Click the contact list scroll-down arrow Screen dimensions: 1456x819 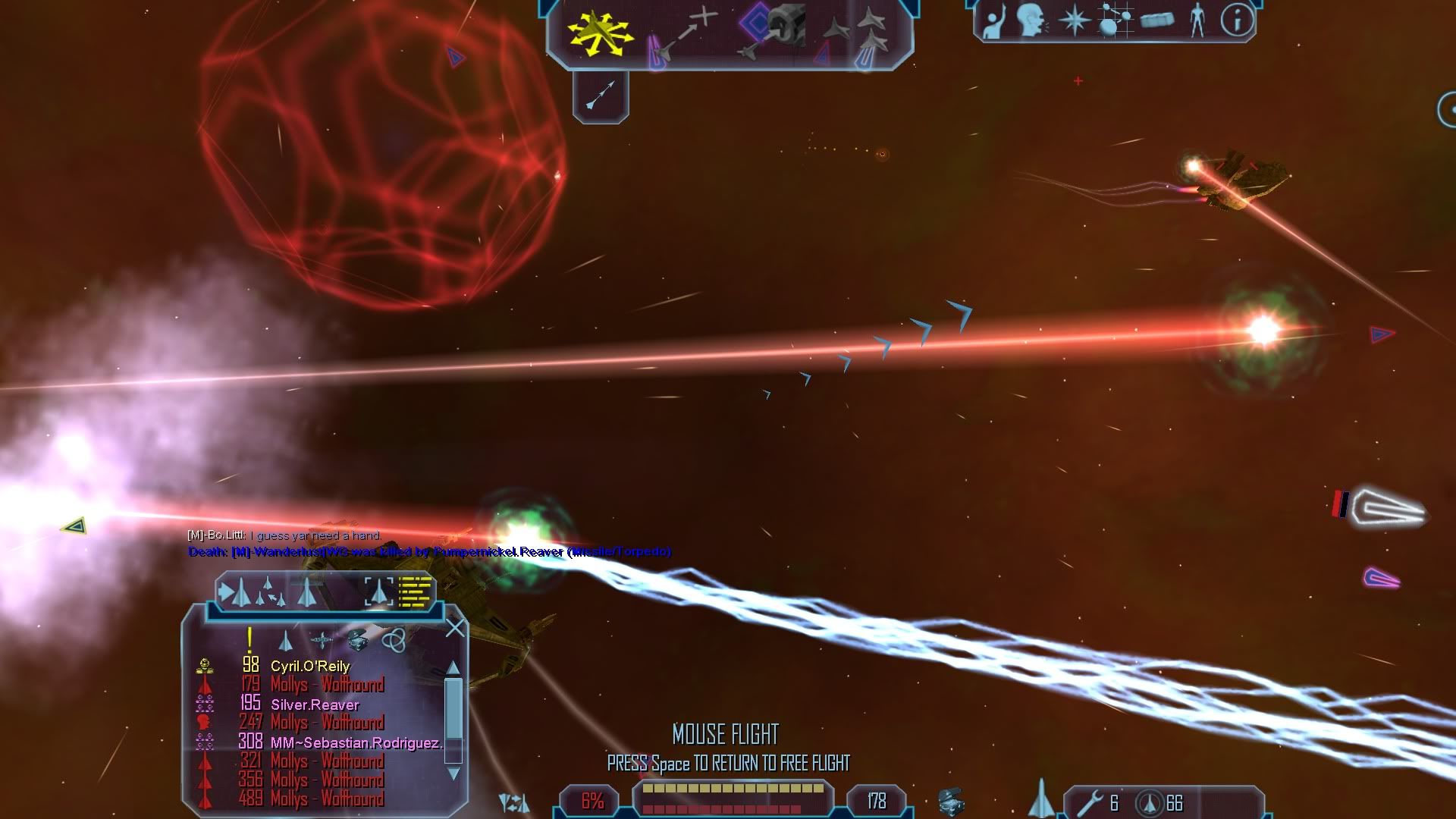(453, 773)
